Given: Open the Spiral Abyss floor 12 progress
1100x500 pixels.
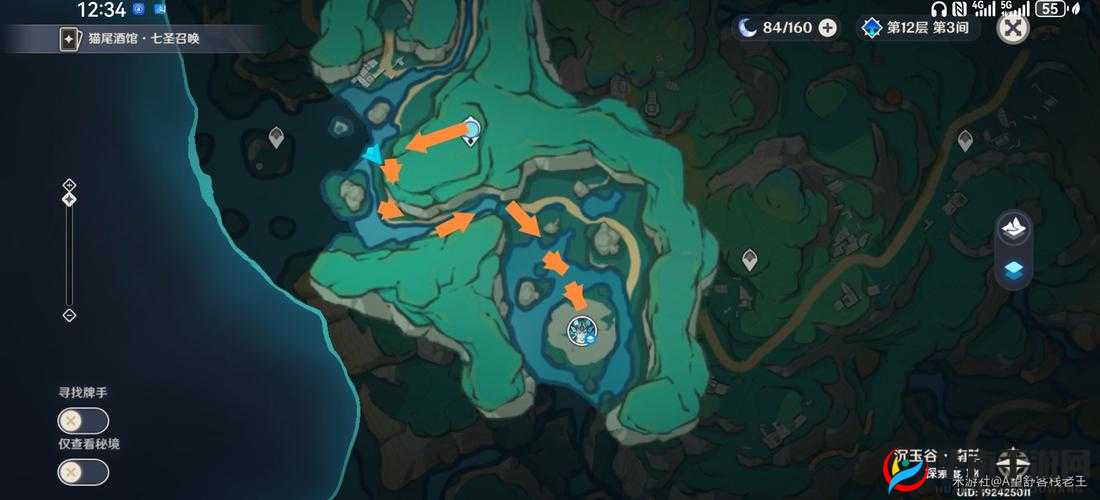Looking at the screenshot, I should (917, 28).
